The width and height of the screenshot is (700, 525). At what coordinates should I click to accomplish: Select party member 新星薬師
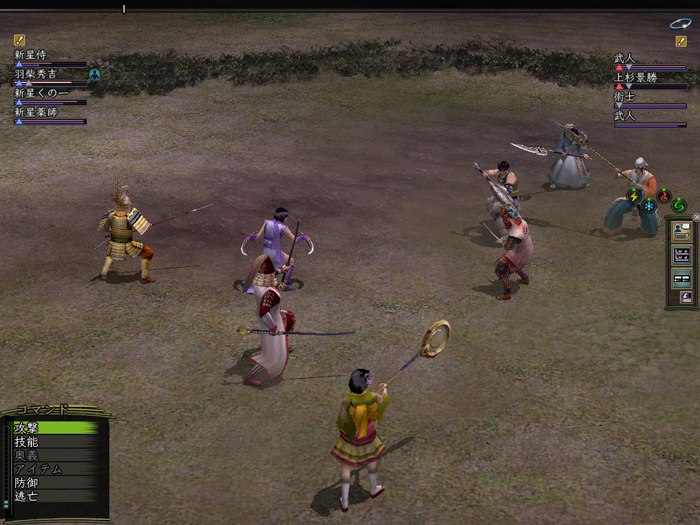[x=36, y=113]
